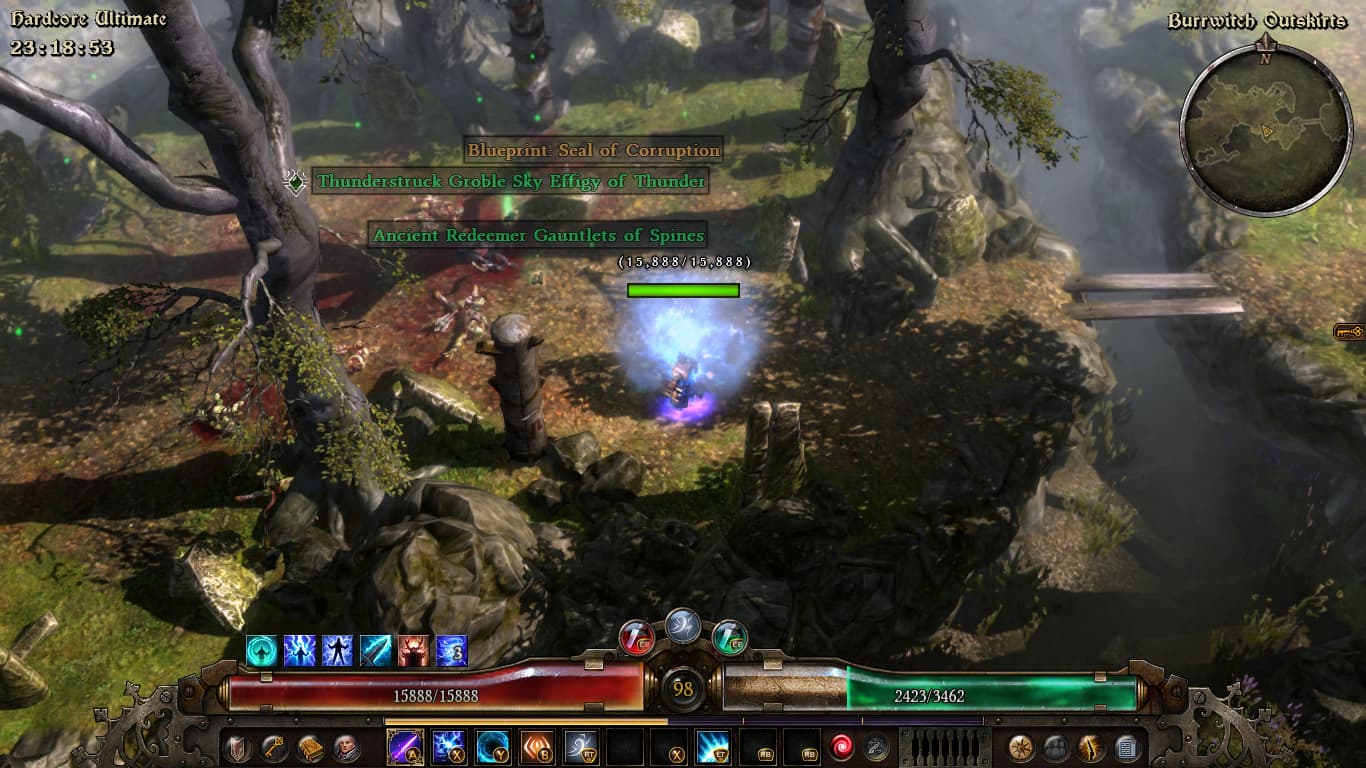This screenshot has width=1366, height=768.
Task: Click the golden key button beside the shield
Action: (x=274, y=748)
